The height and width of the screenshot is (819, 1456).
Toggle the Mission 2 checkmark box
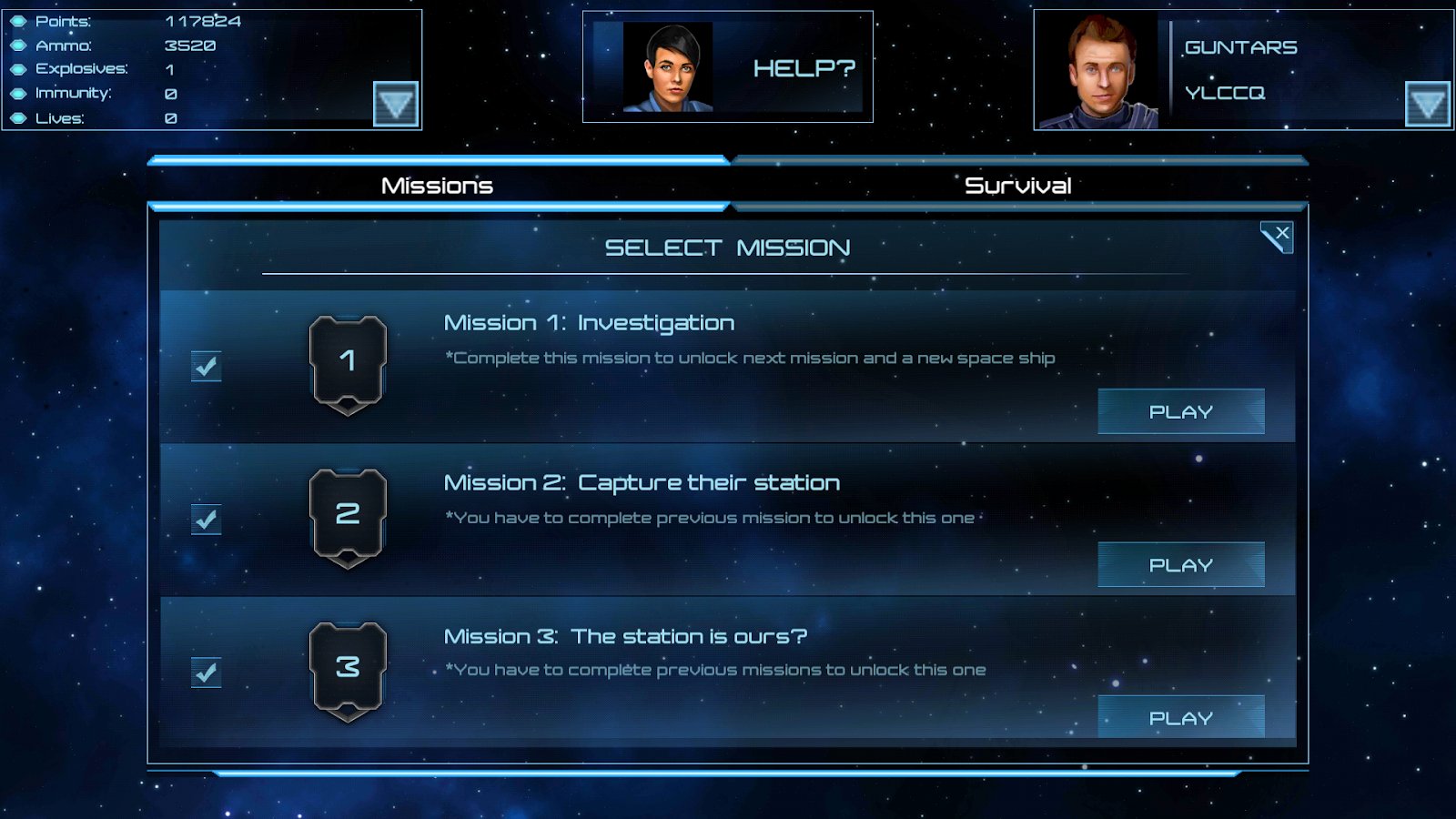(207, 520)
